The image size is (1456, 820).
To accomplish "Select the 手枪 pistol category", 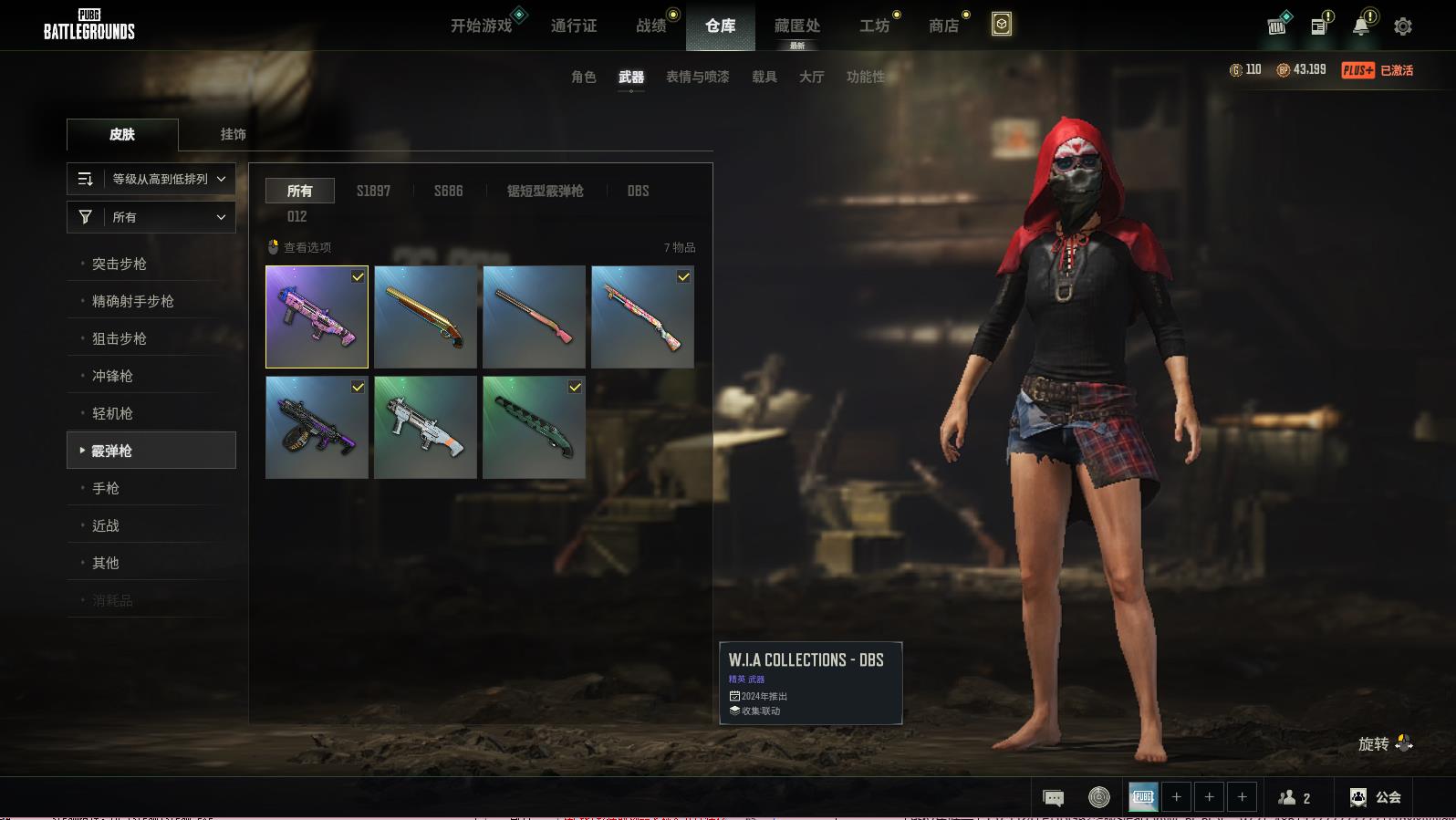I will 106,488.
